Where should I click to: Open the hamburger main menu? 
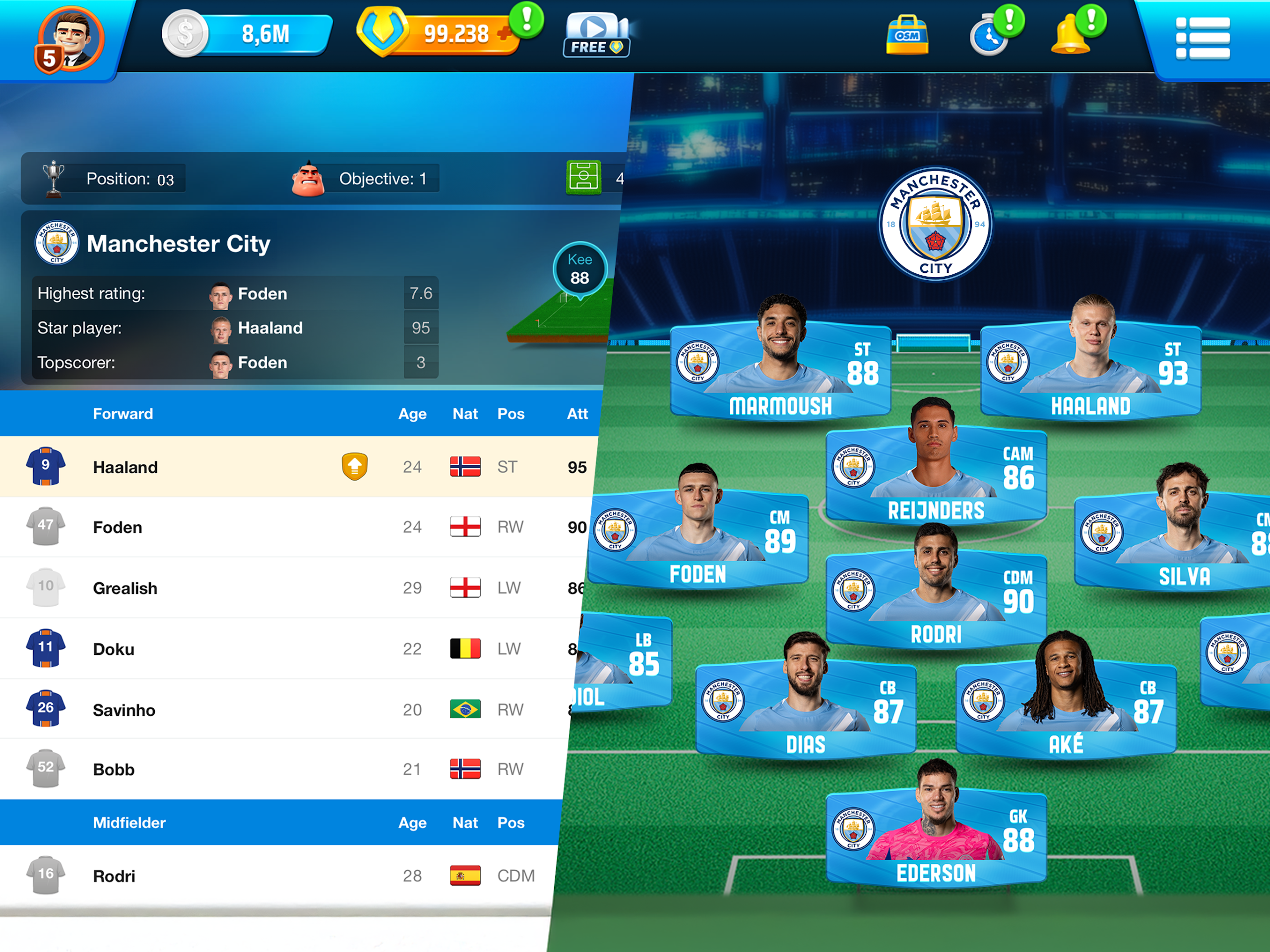[x=1202, y=38]
